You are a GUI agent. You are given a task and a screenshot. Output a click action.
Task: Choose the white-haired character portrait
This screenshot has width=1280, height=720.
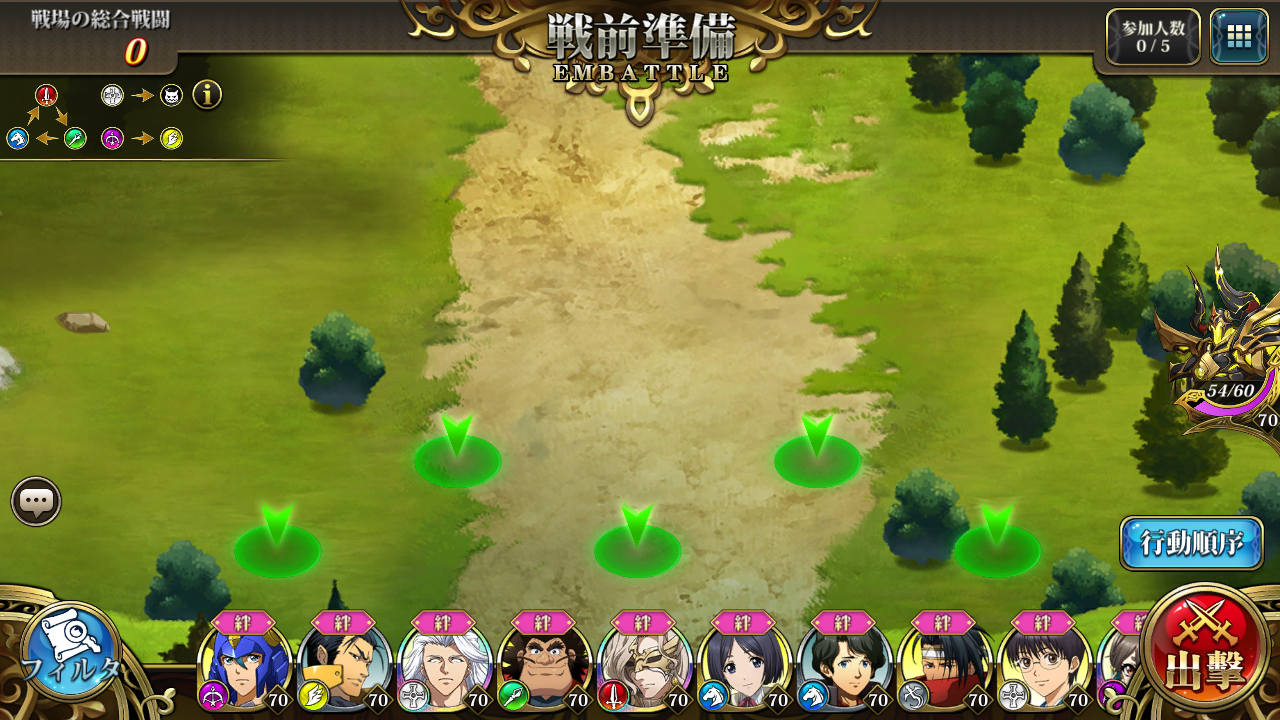coord(444,668)
